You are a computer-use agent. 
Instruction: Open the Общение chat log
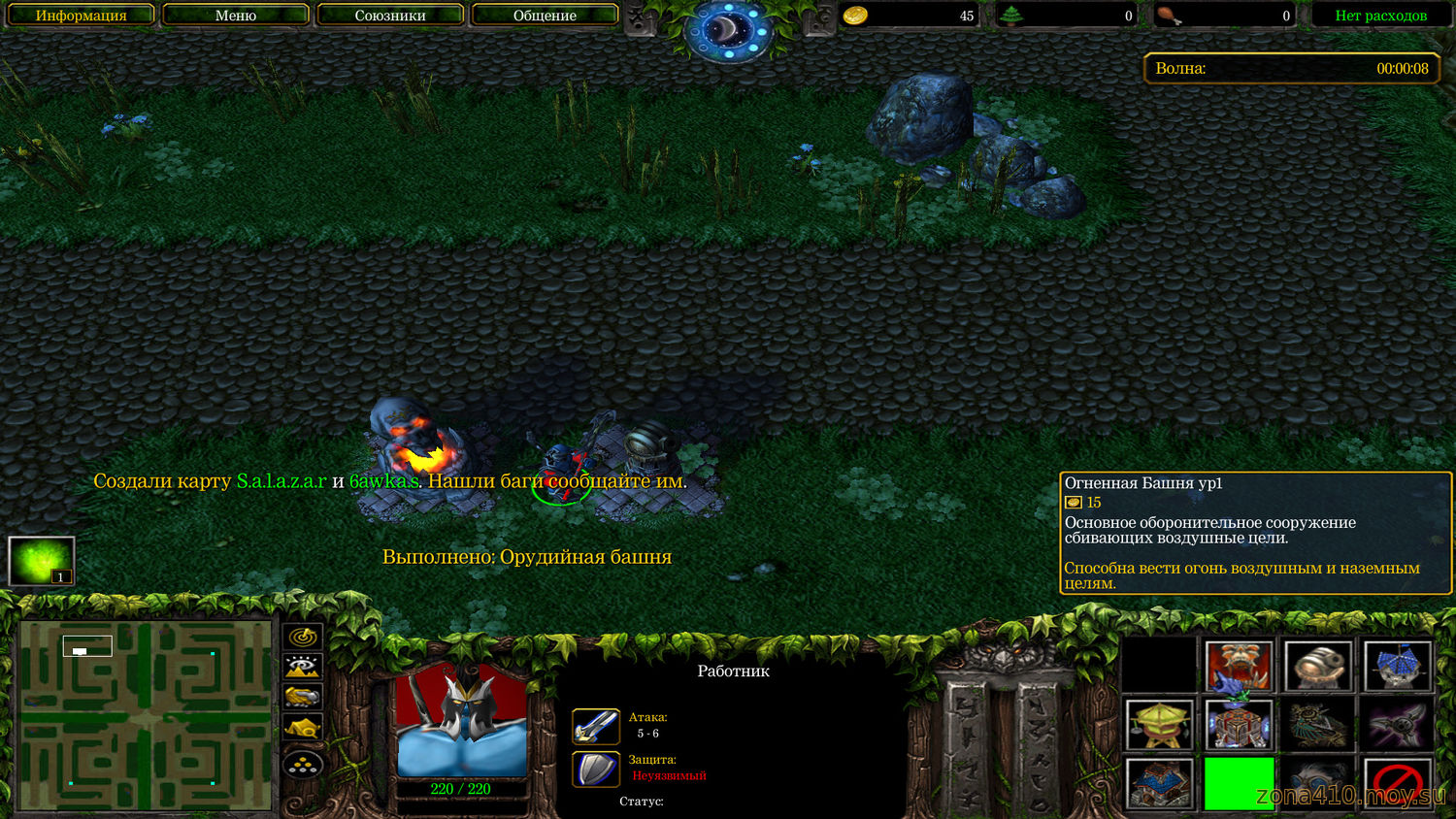[545, 16]
